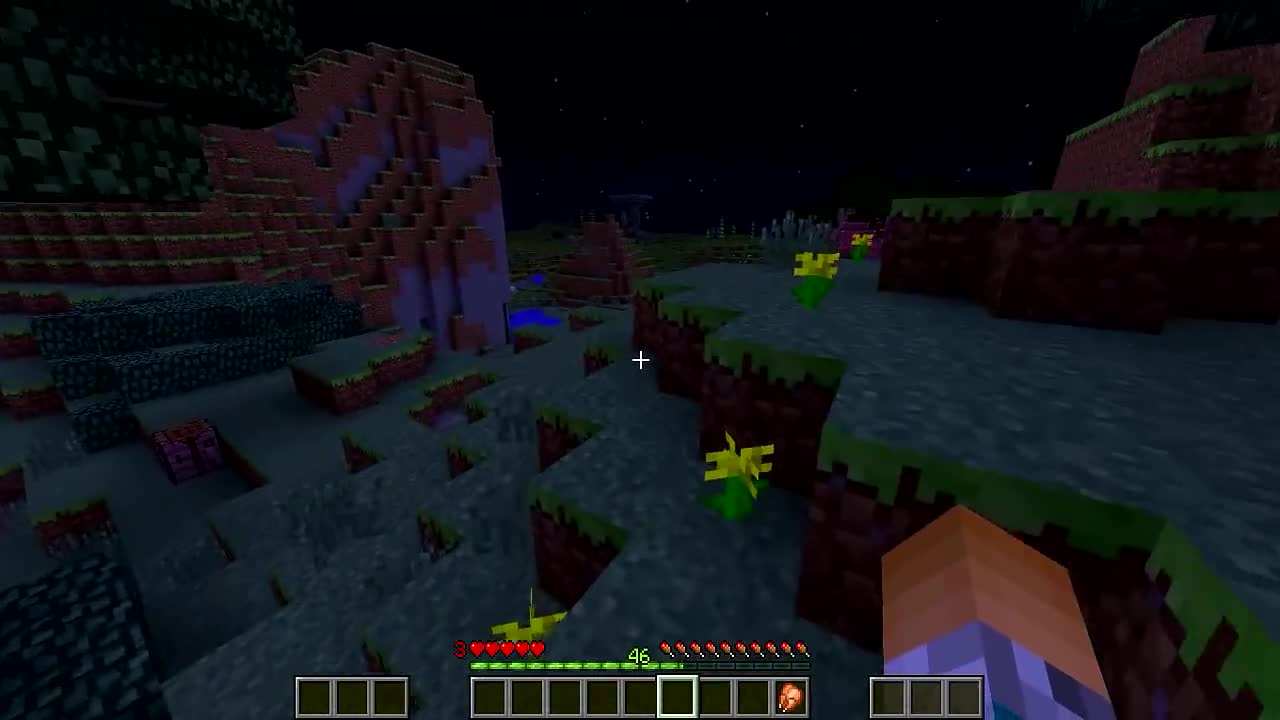
Task: Click the experience level number 46
Action: (639, 655)
